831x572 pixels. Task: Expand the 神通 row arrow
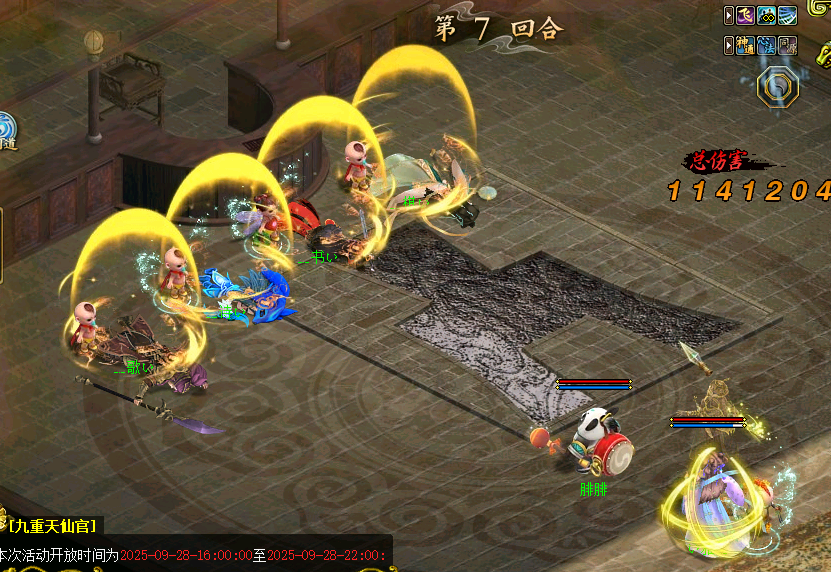coord(728,45)
